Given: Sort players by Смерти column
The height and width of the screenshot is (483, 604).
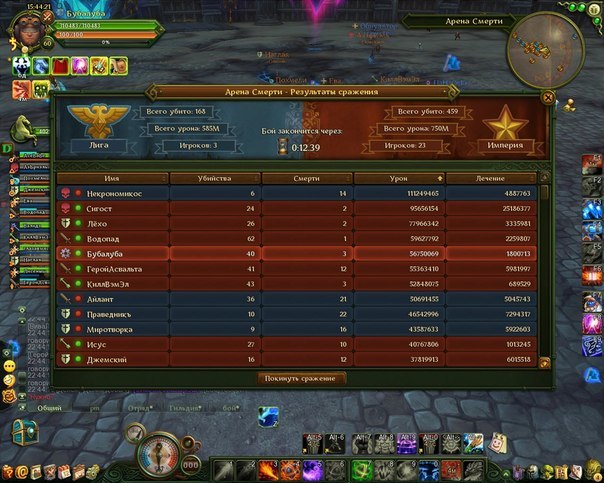Looking at the screenshot, I should 307,178.
